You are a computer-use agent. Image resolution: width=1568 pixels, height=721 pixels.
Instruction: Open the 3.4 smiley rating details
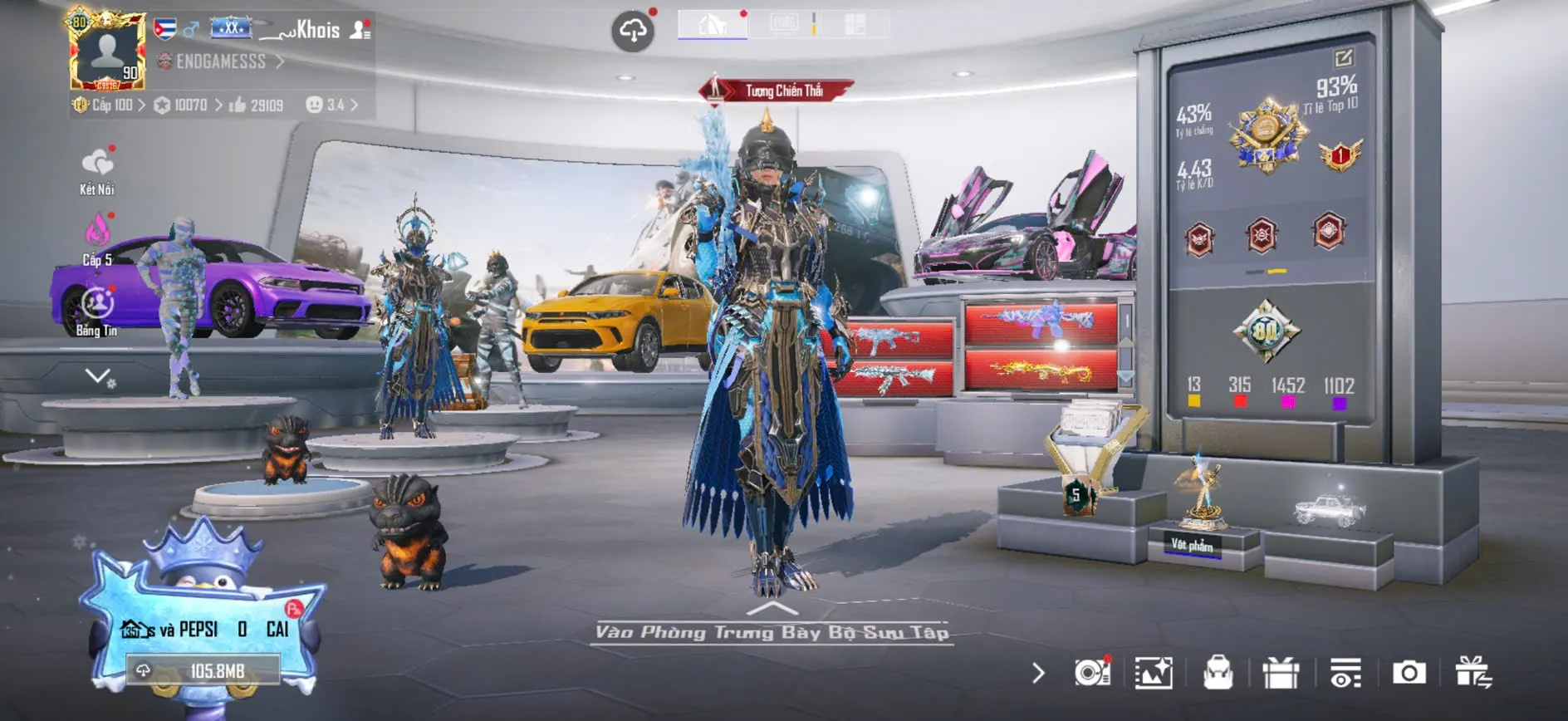[332, 105]
